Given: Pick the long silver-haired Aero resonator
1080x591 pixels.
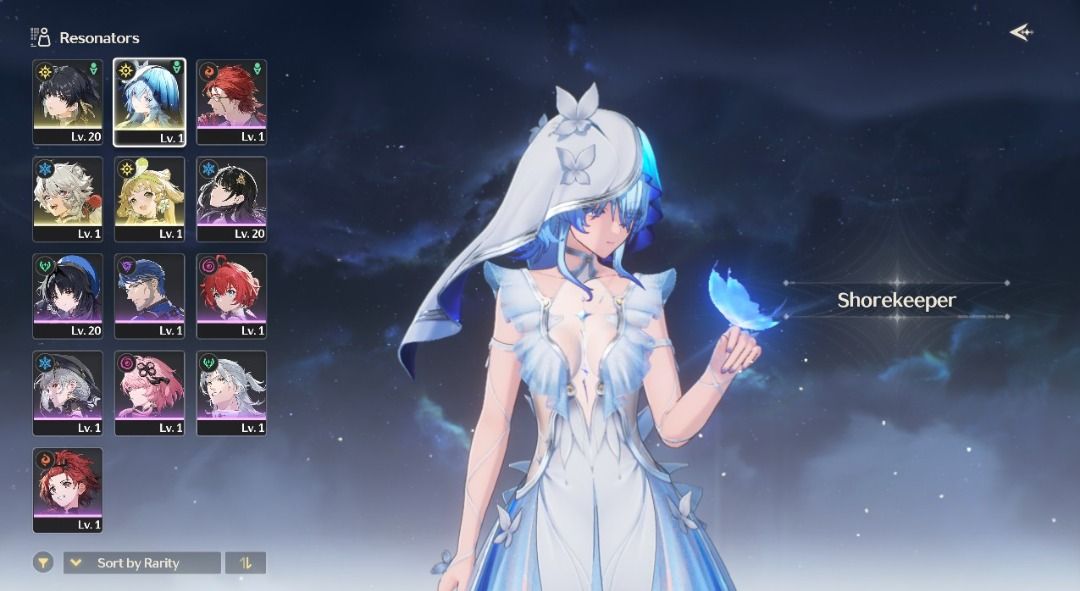Looking at the screenshot, I should (x=231, y=391).
